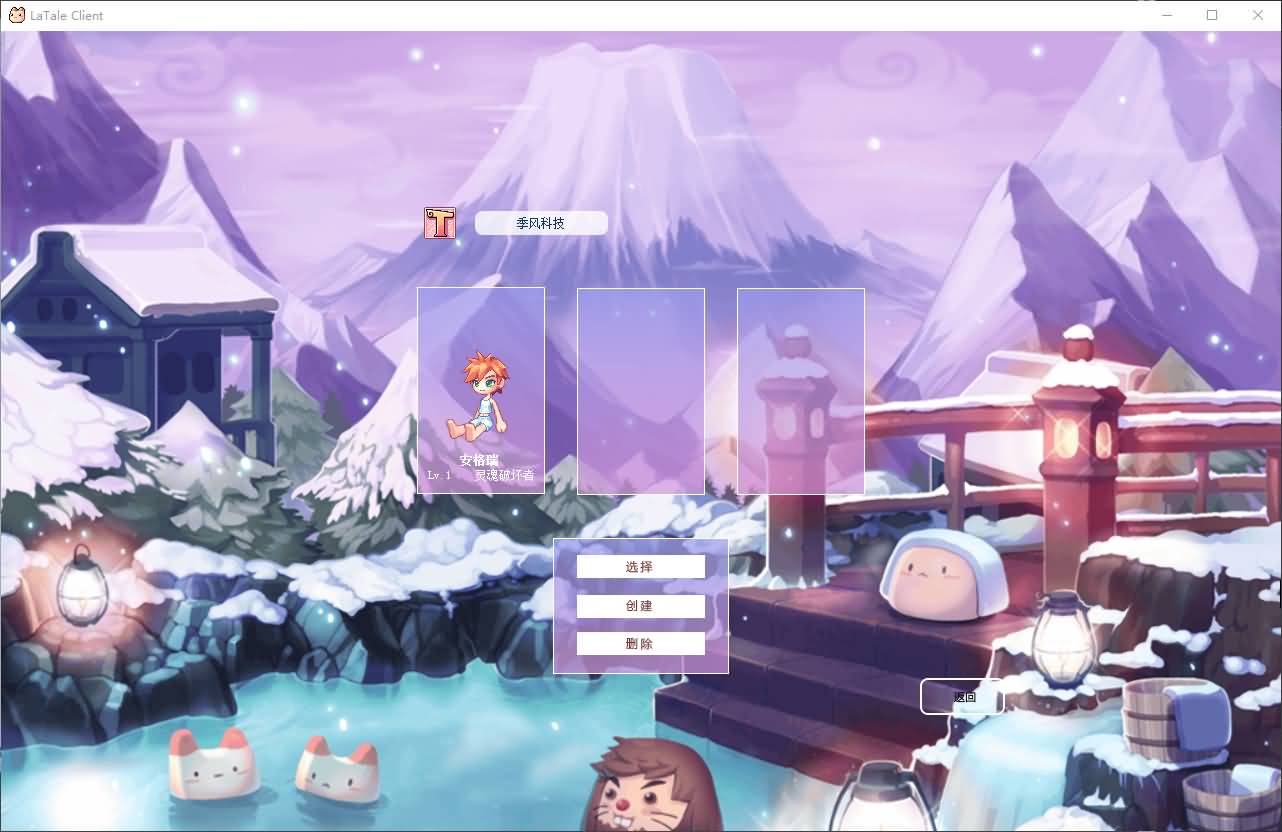Open character creation with the 创建 button

pyautogui.click(x=640, y=605)
